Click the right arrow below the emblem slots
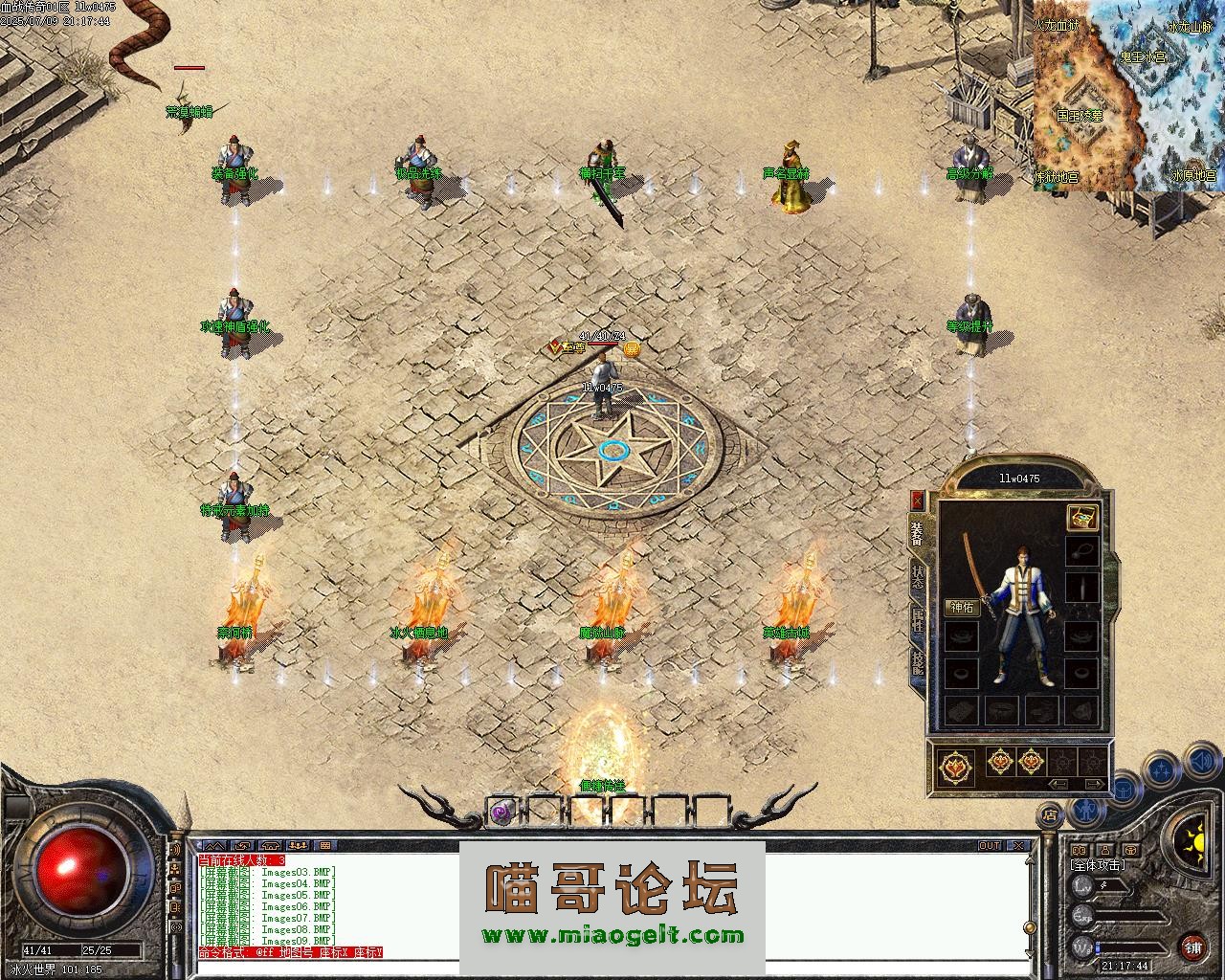1225x980 pixels. 1093,784
